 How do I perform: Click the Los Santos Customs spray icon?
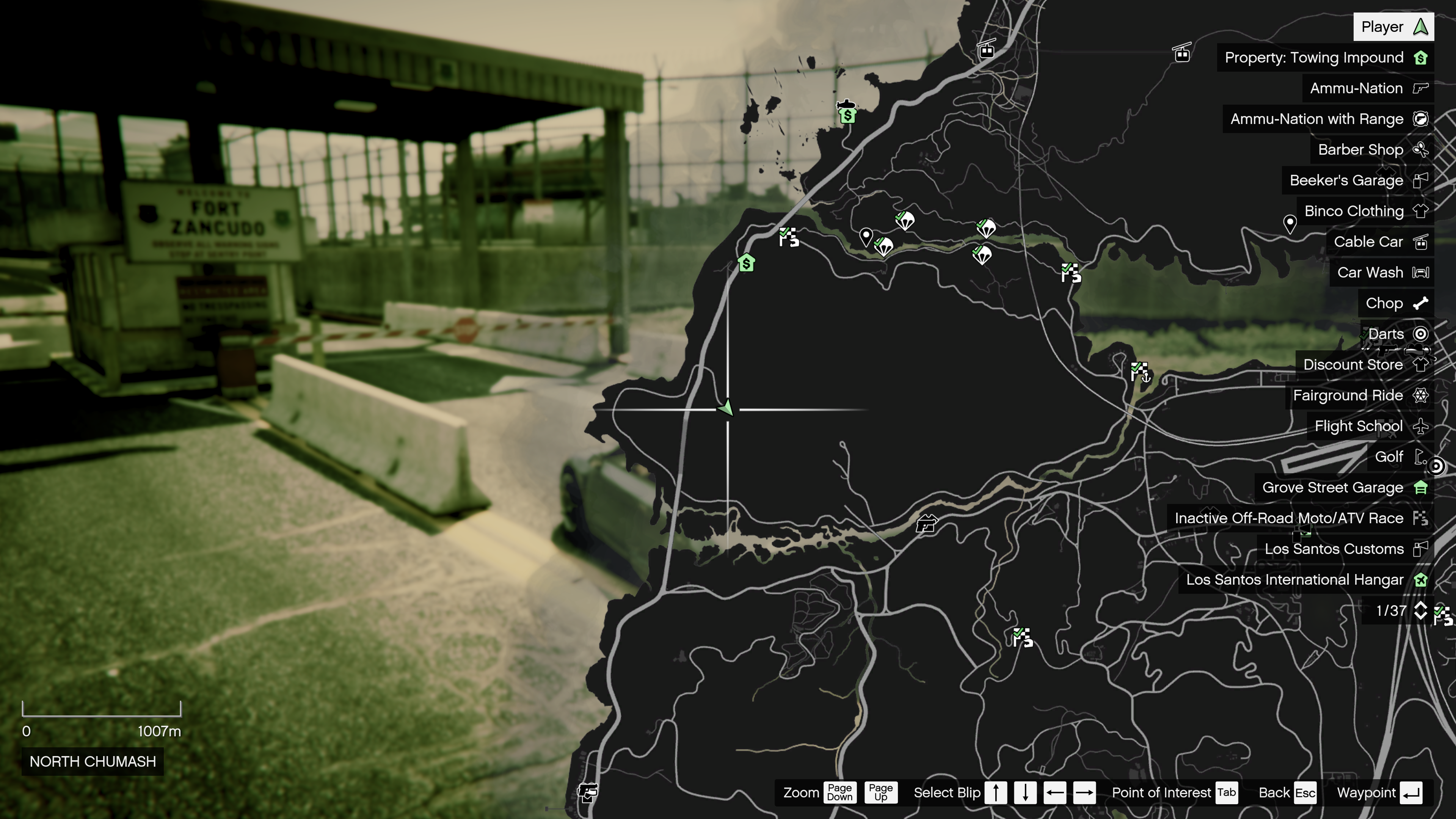click(1420, 548)
